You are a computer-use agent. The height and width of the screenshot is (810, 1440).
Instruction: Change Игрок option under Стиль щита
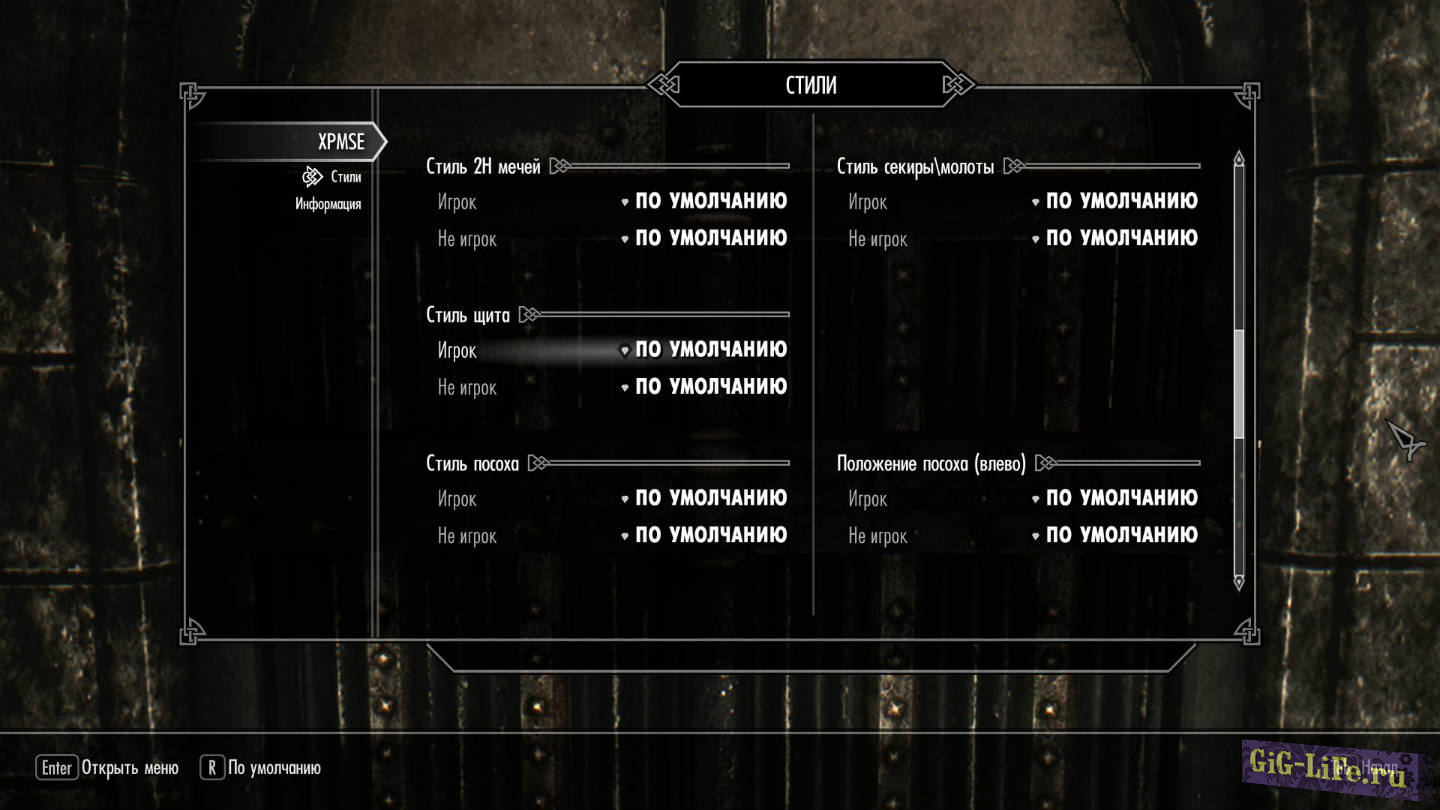pos(710,350)
